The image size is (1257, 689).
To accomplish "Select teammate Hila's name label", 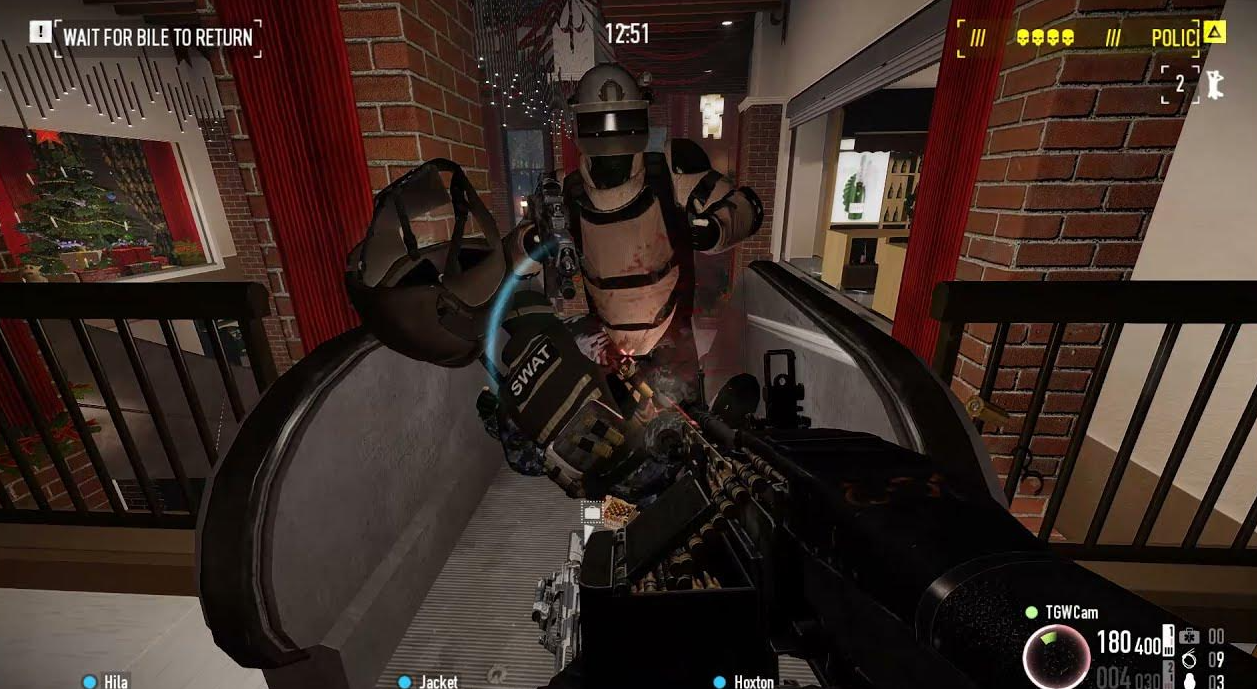I will click(116, 681).
